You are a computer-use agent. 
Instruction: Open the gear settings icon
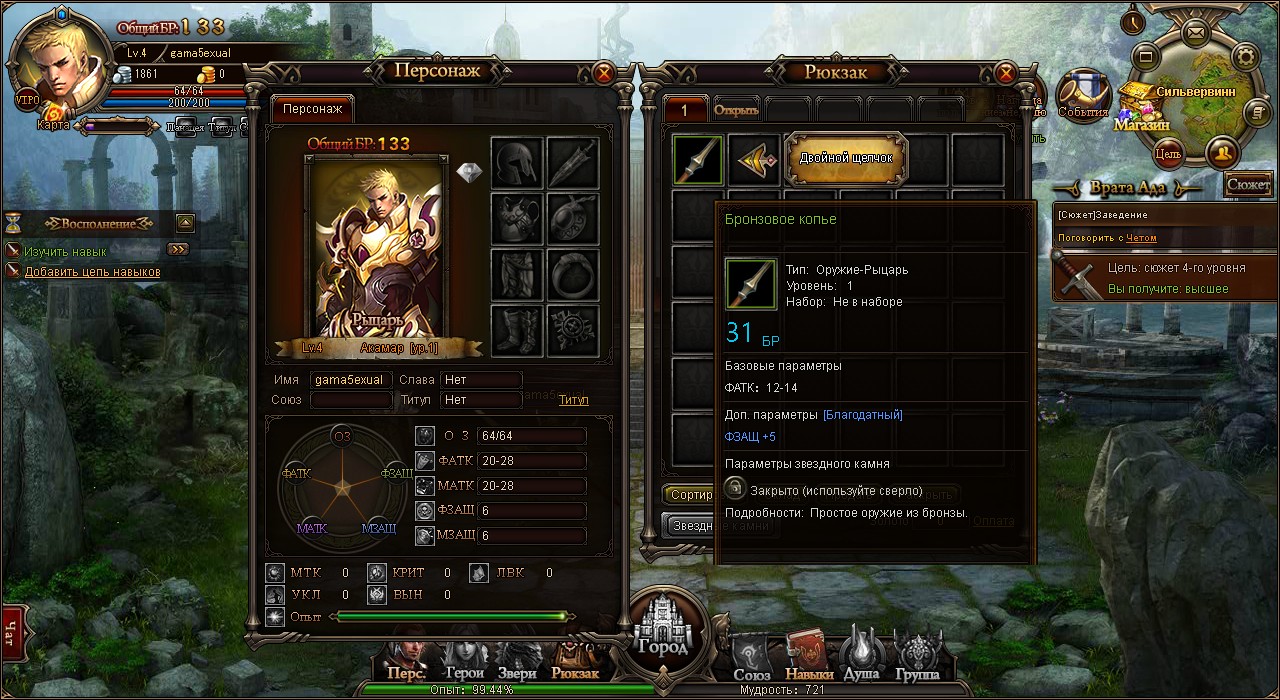[1245, 55]
